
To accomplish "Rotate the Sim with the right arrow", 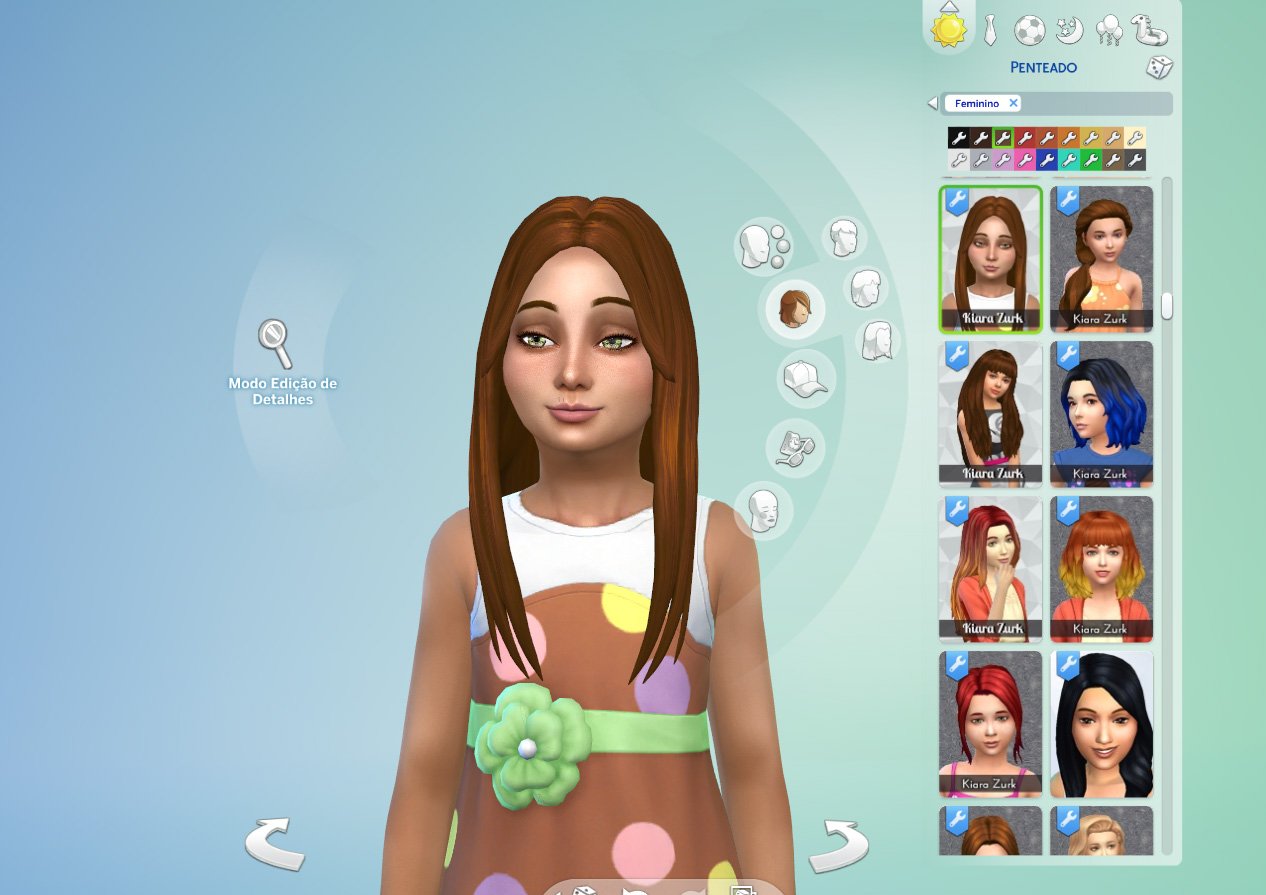I will [838, 846].
